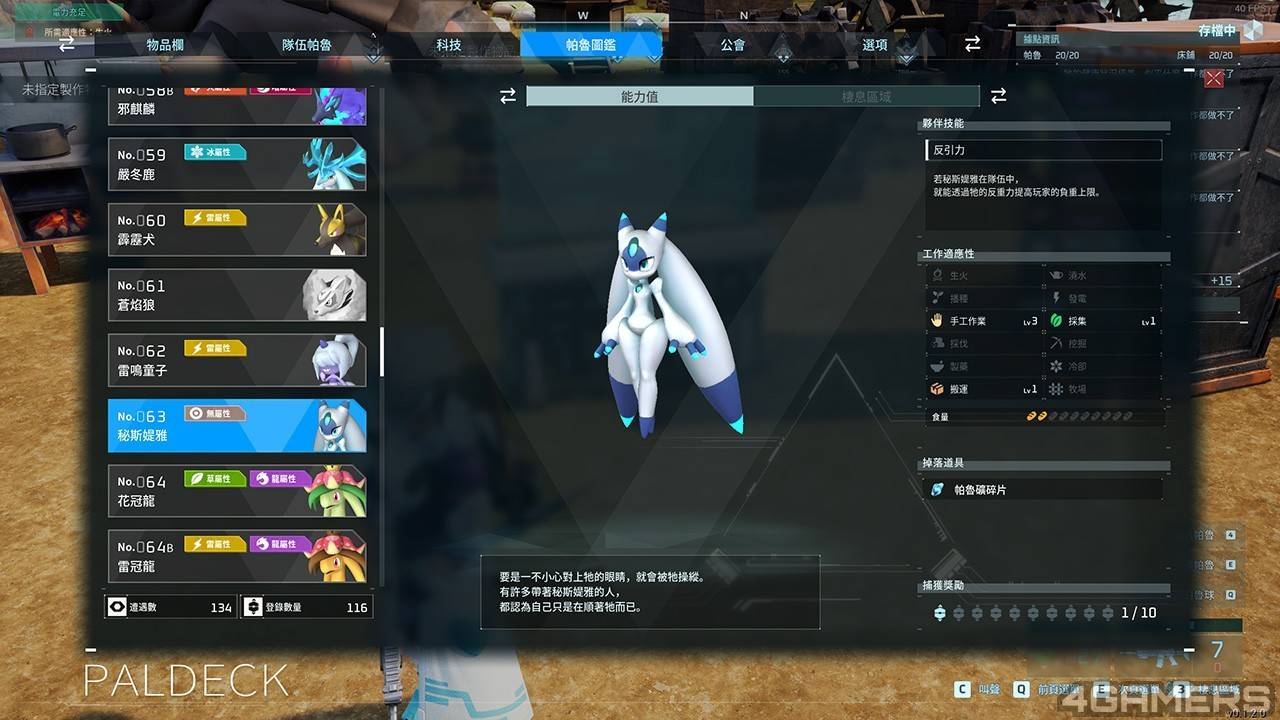Viewport: 1280px width, 720px height.
Task: Switch to the 選項 options tab
Action: point(875,45)
